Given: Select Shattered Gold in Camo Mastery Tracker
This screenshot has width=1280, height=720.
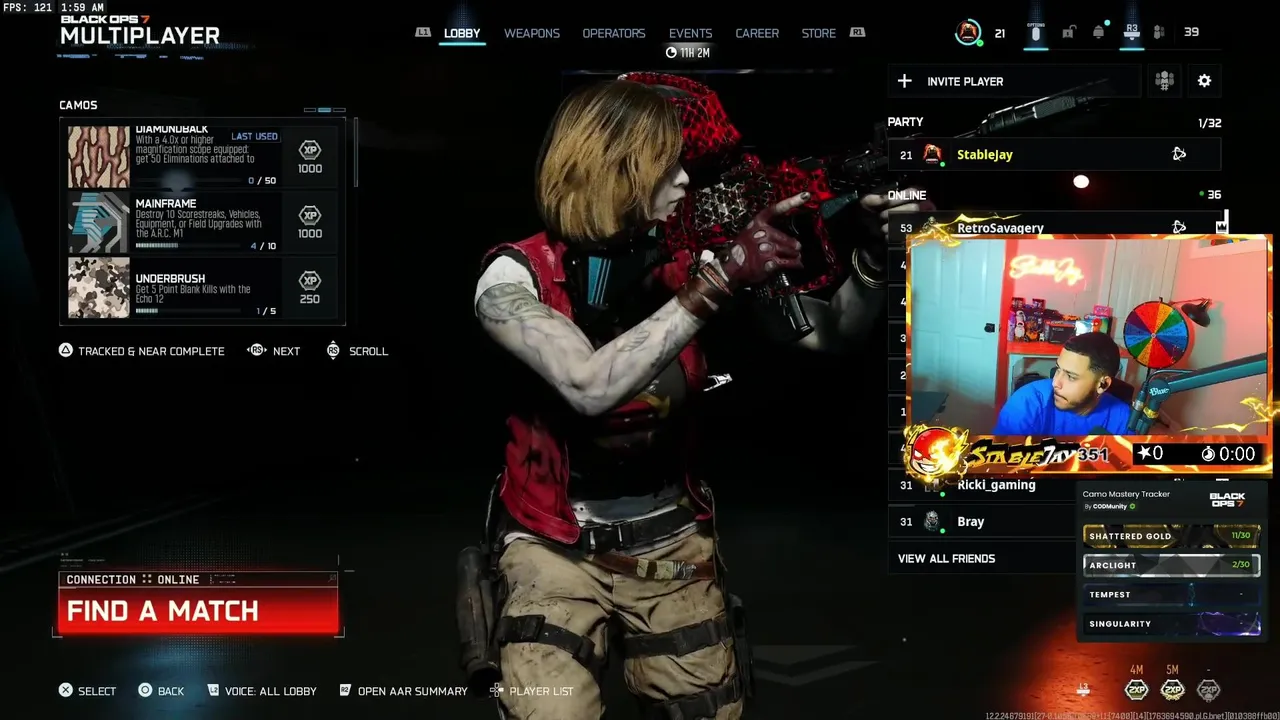Looking at the screenshot, I should [1171, 536].
